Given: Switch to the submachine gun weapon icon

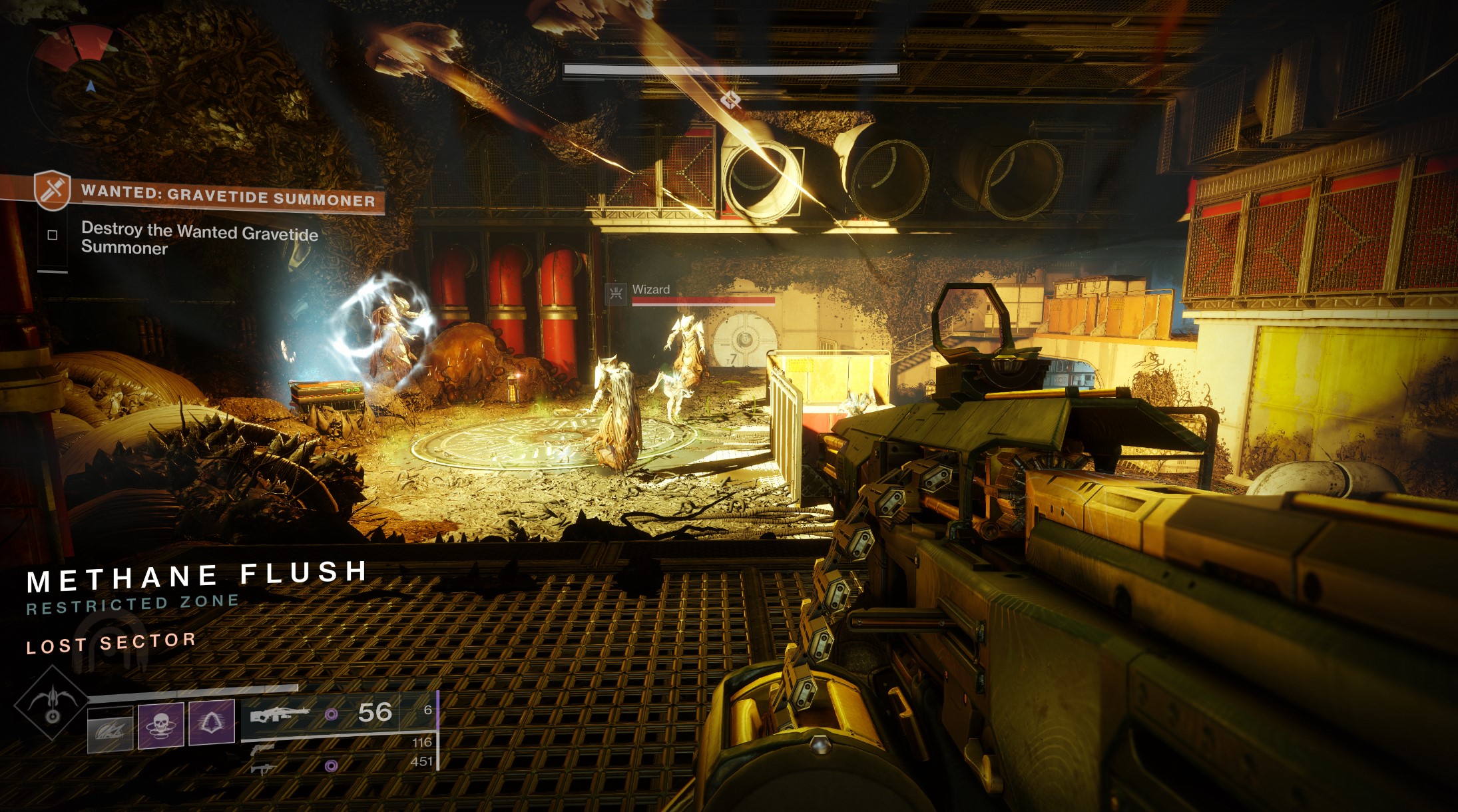Looking at the screenshot, I should [x=264, y=769].
